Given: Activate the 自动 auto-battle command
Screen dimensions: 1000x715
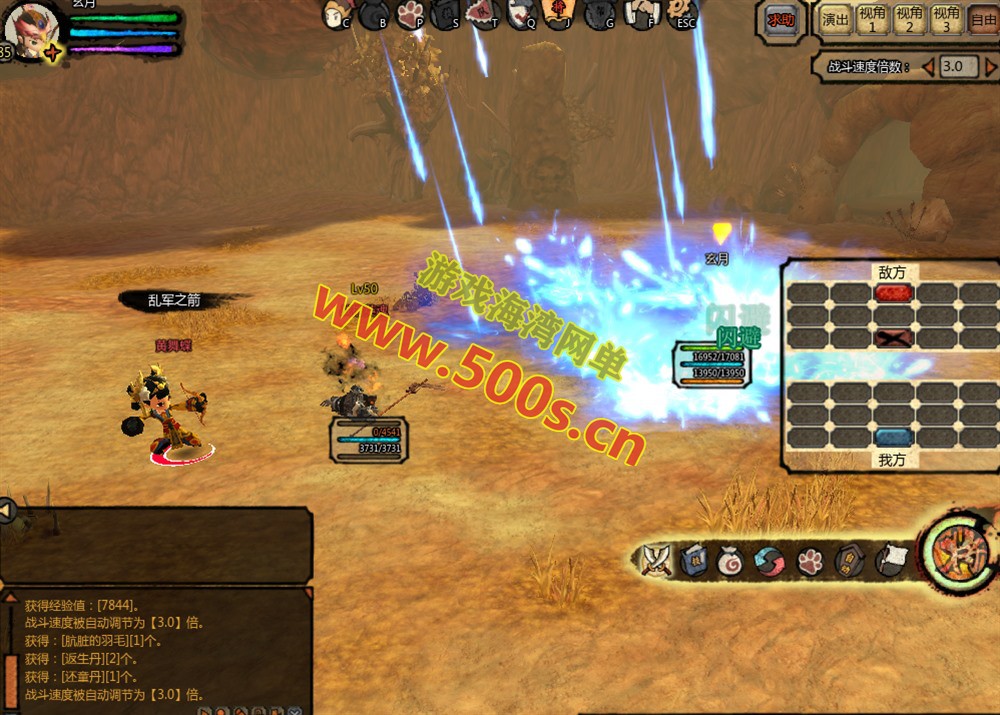Looking at the screenshot, I should (x=848, y=561).
